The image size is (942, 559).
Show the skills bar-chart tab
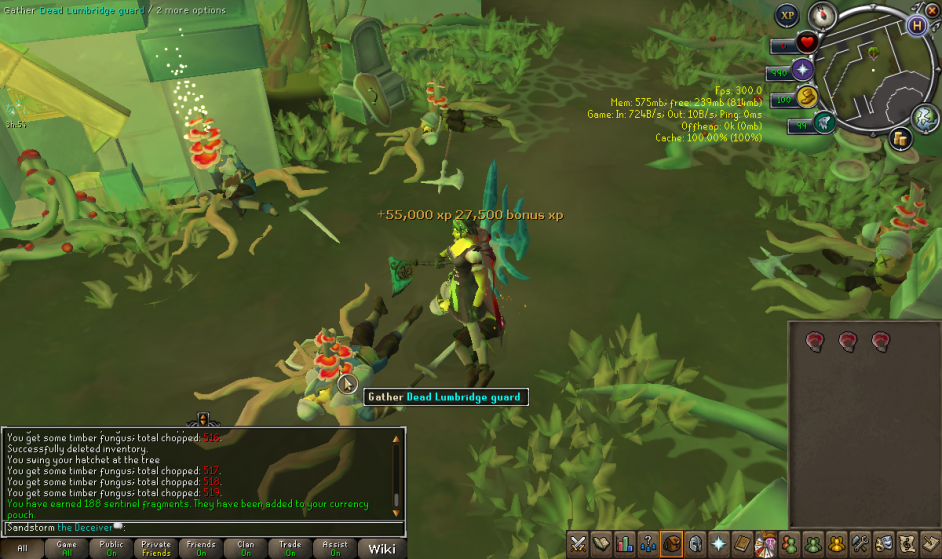(625, 544)
